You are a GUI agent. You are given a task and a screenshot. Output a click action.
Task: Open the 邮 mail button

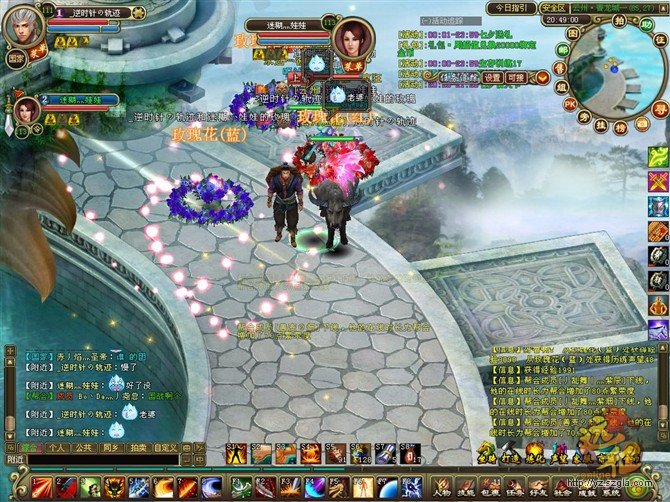pos(562,47)
